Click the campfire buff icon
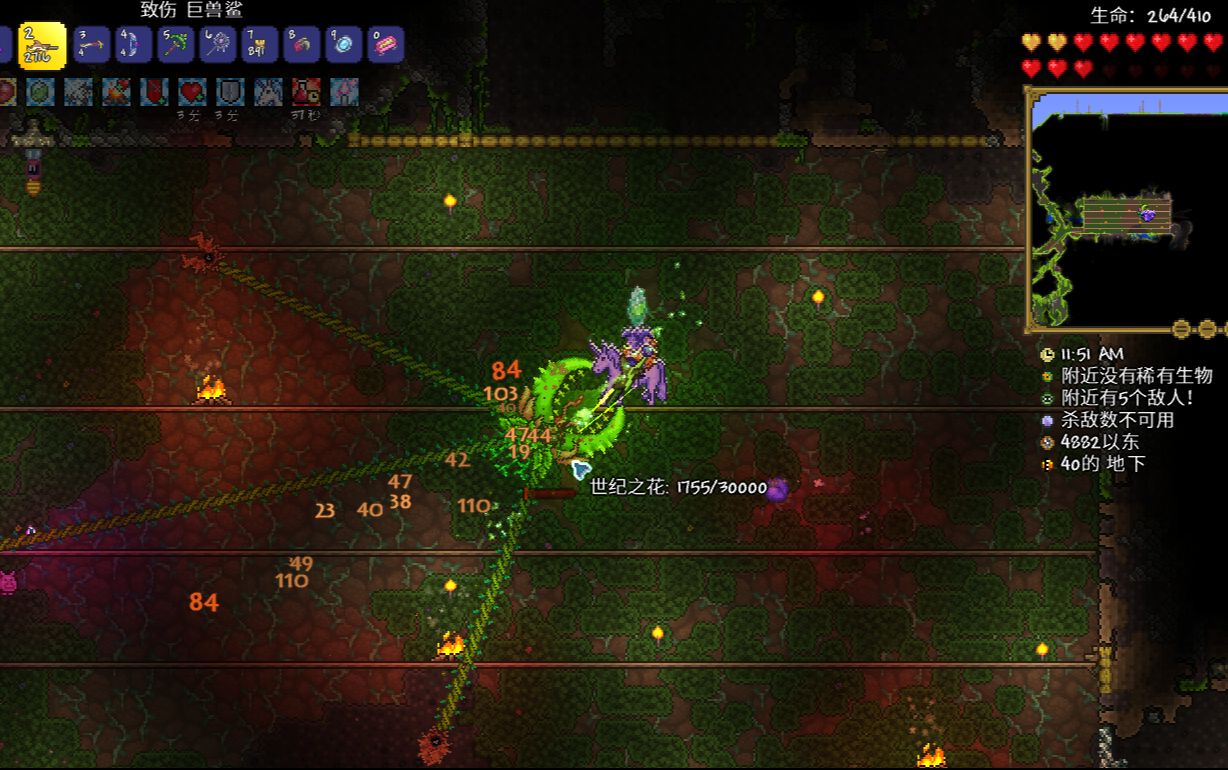Screen dimensions: 1228x770 point(116,92)
